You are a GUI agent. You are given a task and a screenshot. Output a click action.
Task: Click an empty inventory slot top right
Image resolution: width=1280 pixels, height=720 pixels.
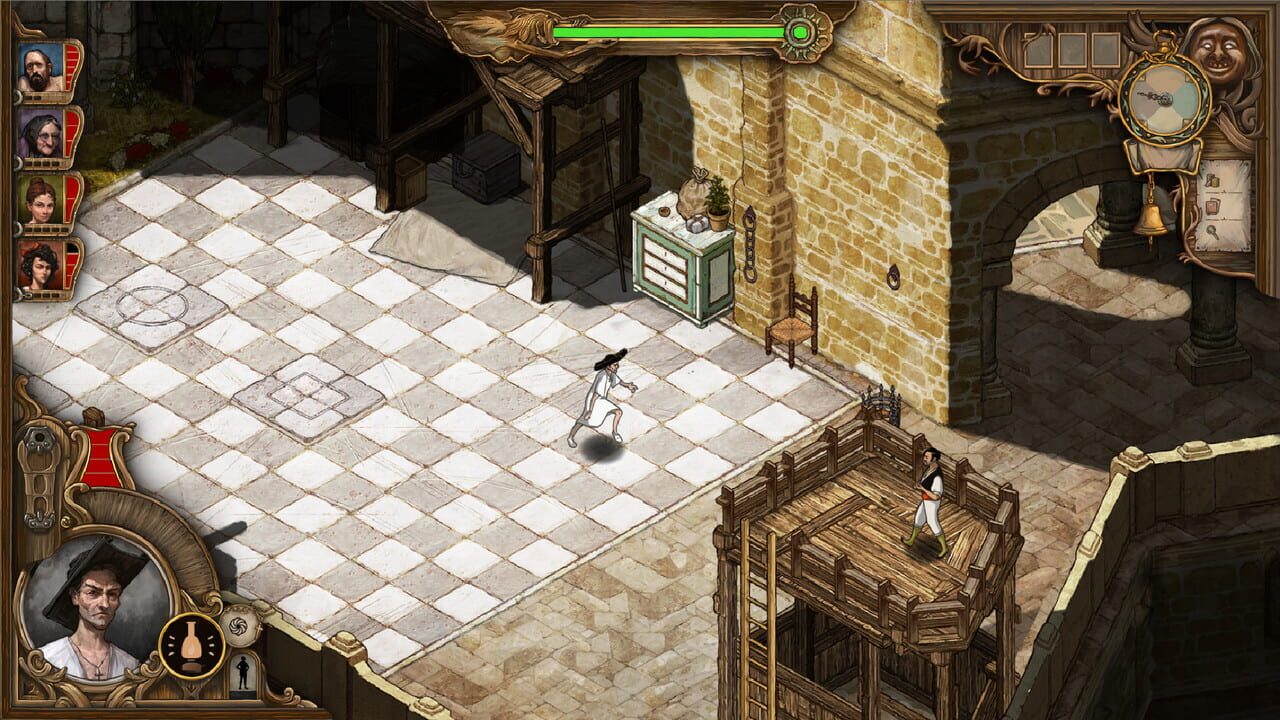tap(1070, 50)
